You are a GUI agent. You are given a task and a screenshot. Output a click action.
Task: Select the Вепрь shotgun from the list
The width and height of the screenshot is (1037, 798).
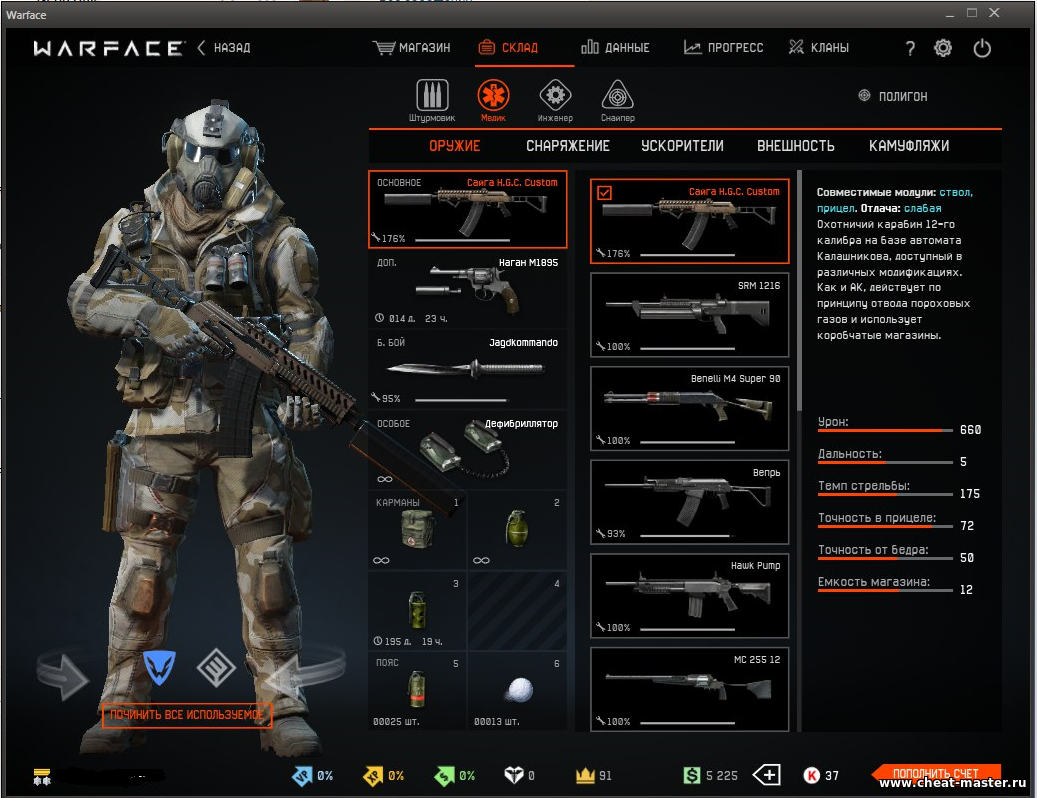click(689, 501)
